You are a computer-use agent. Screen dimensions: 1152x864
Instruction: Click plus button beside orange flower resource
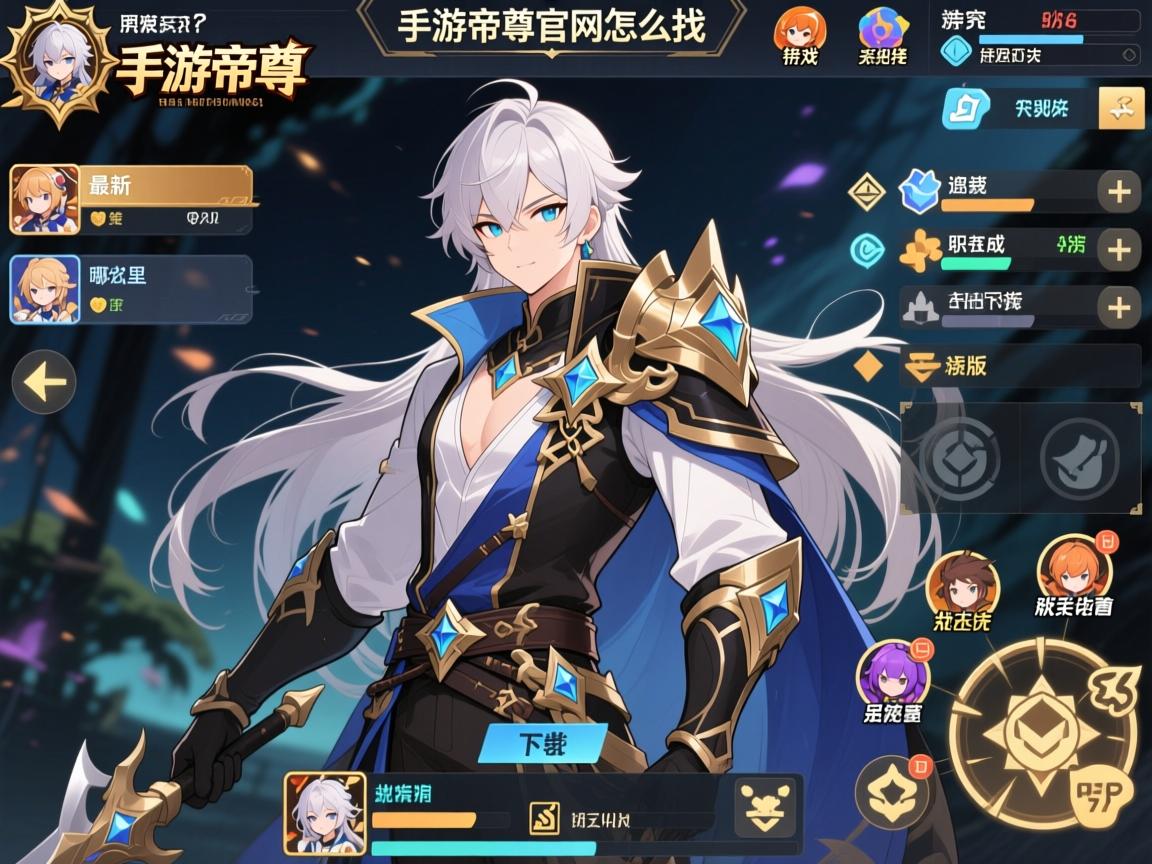[1119, 249]
